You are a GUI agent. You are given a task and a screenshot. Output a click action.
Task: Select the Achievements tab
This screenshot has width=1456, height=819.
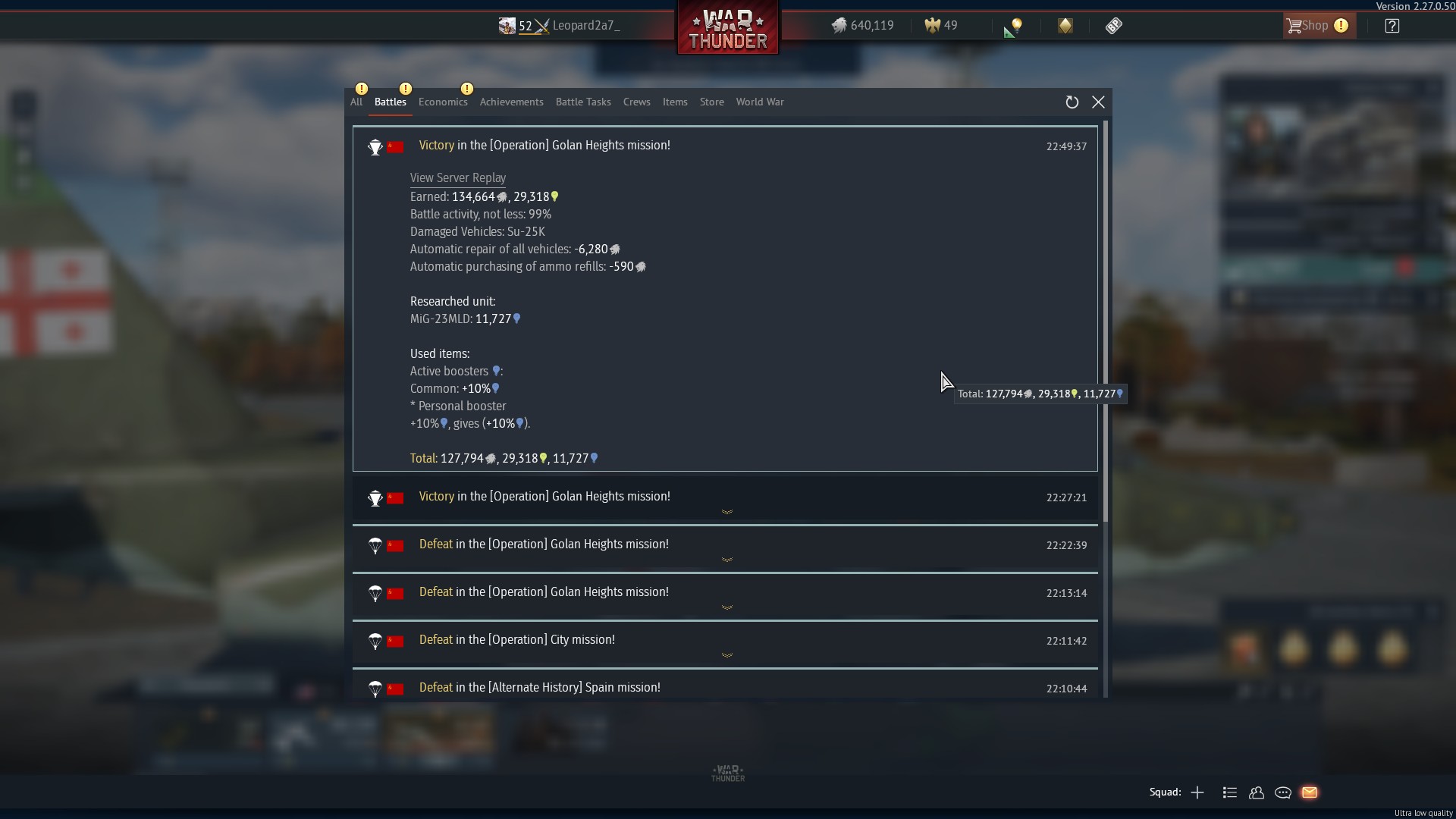(x=511, y=102)
